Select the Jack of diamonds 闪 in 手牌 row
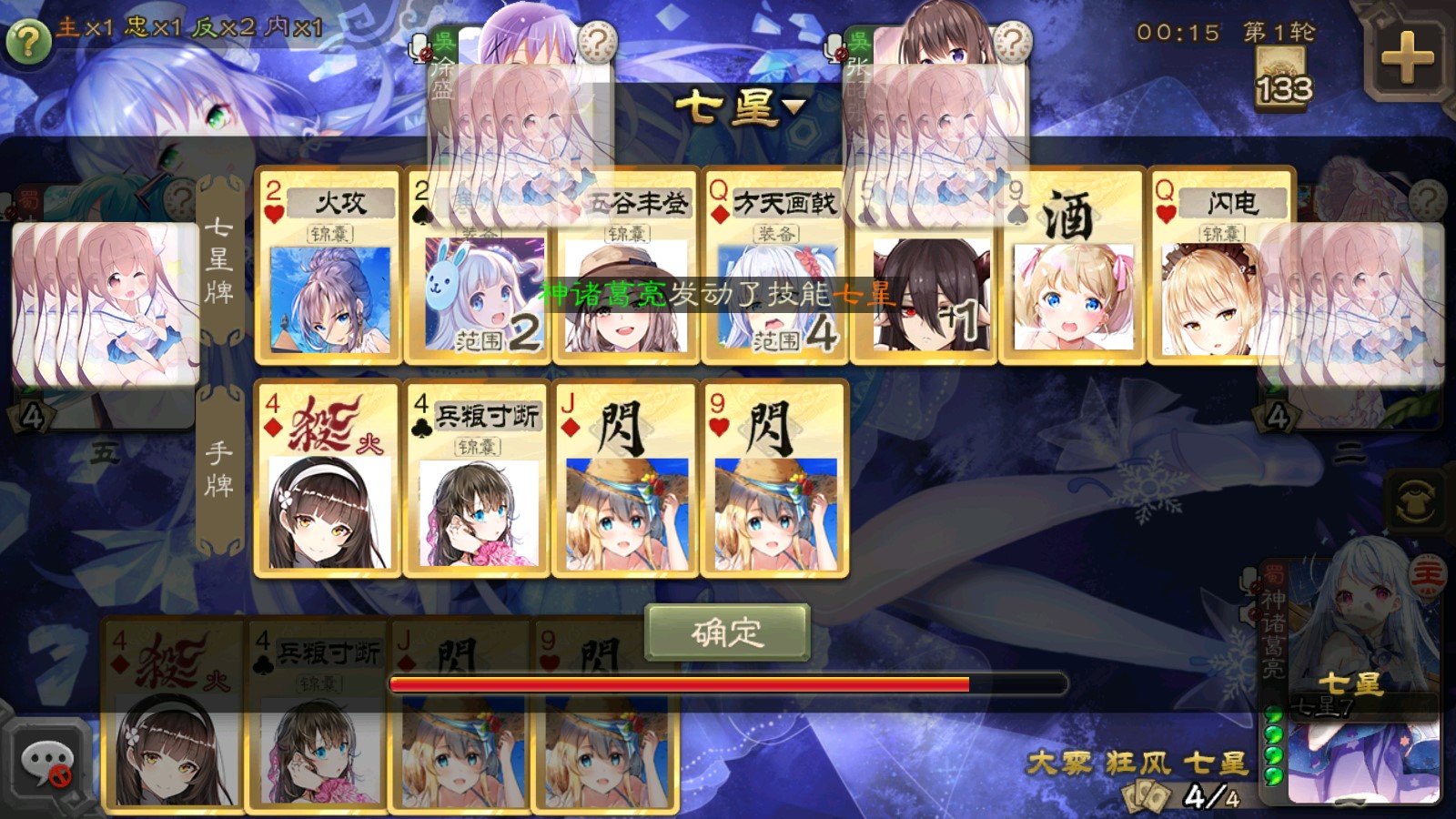 625,480
